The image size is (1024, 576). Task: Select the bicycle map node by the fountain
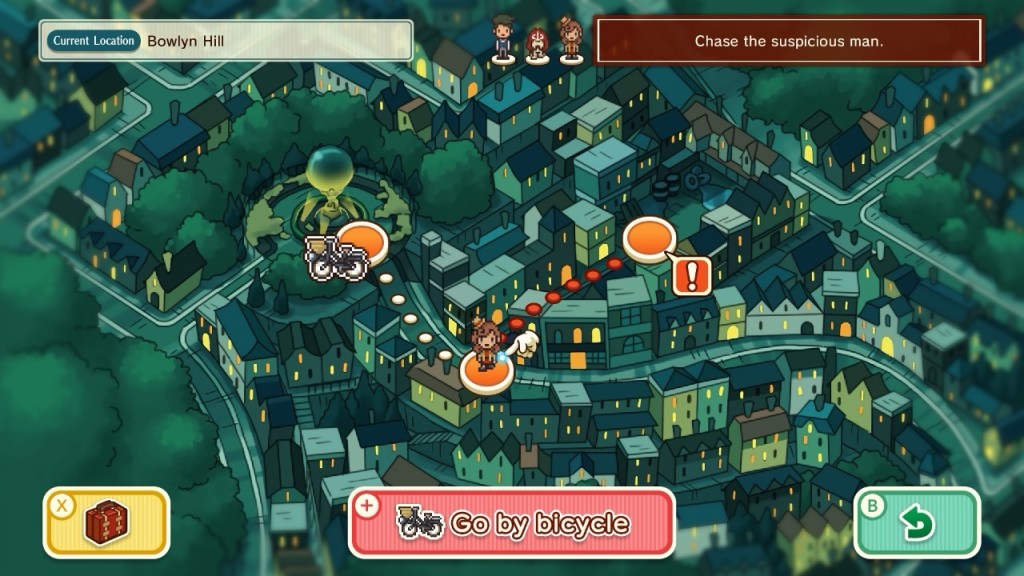[x=358, y=245]
